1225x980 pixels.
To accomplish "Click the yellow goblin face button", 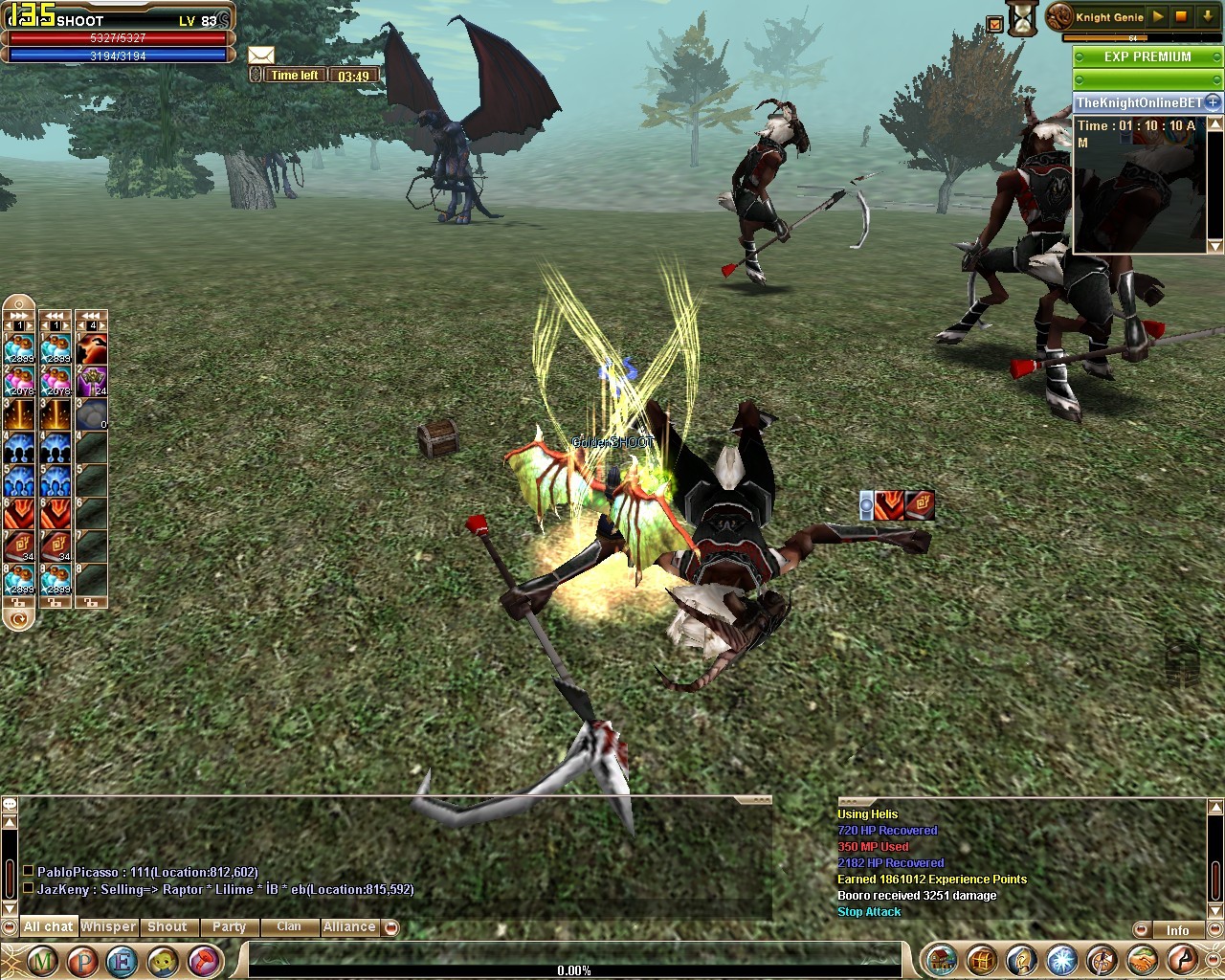I will pyautogui.click(x=163, y=959).
